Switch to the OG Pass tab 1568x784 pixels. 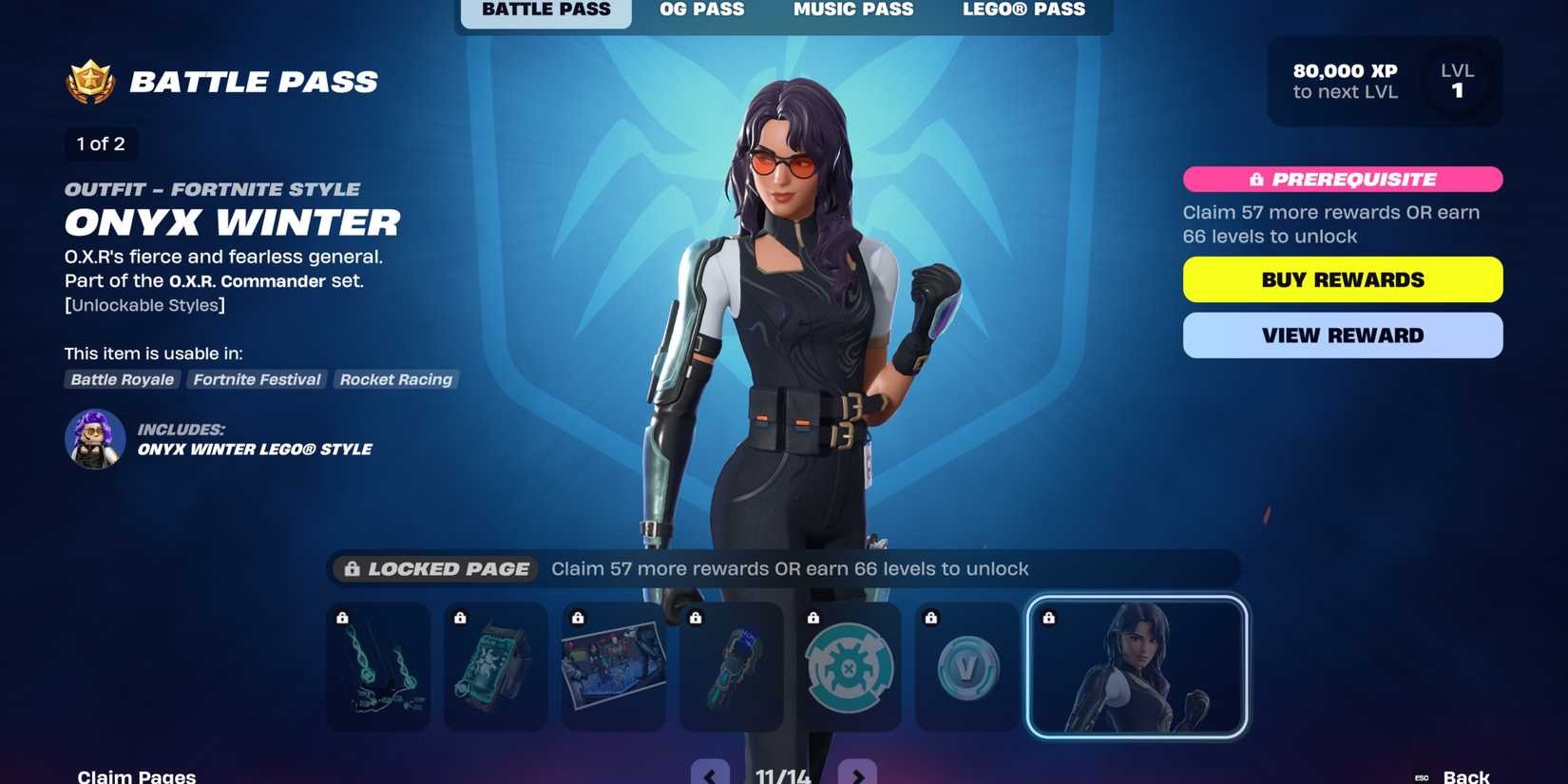coord(701,10)
